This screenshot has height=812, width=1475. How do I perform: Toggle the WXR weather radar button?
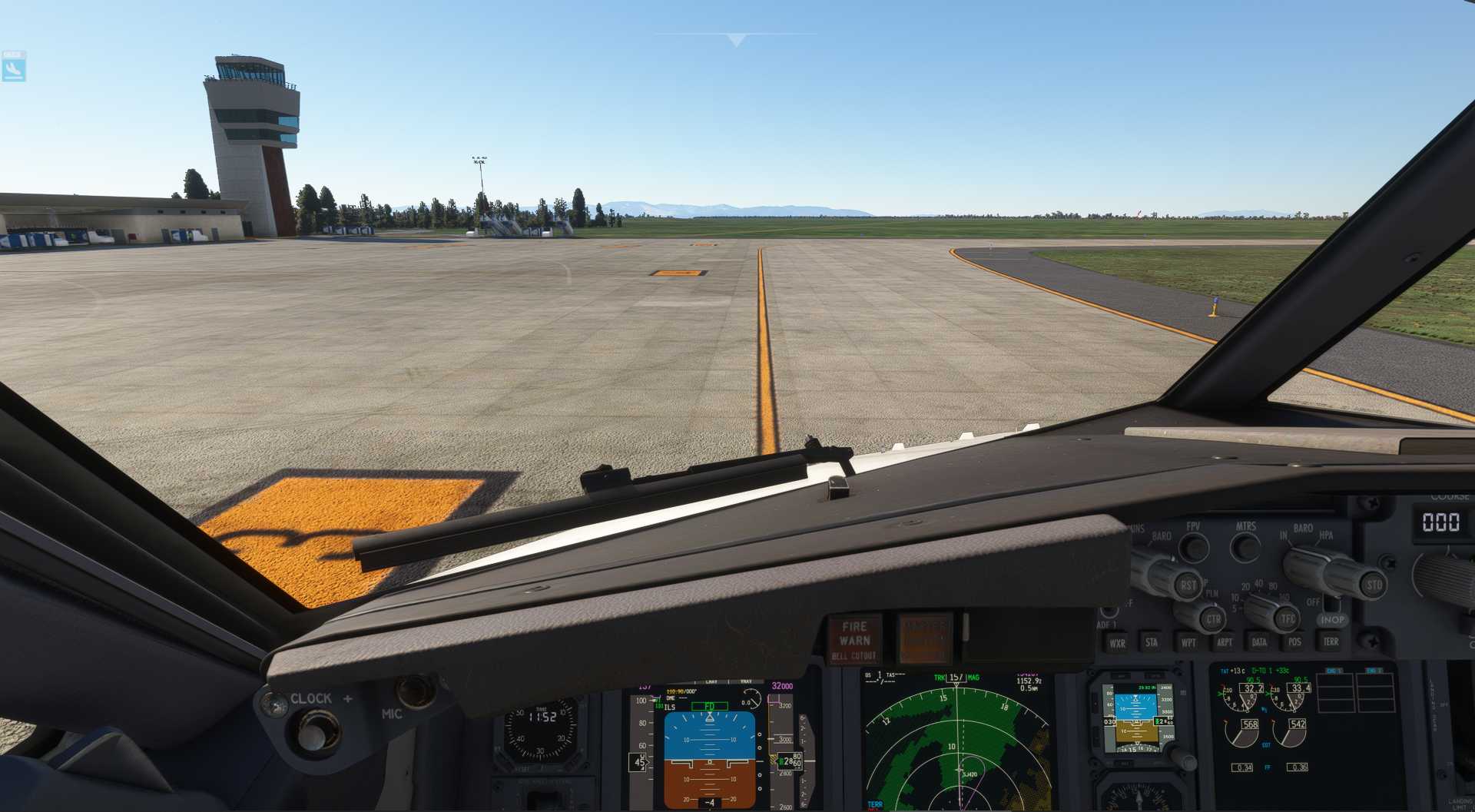1117,643
